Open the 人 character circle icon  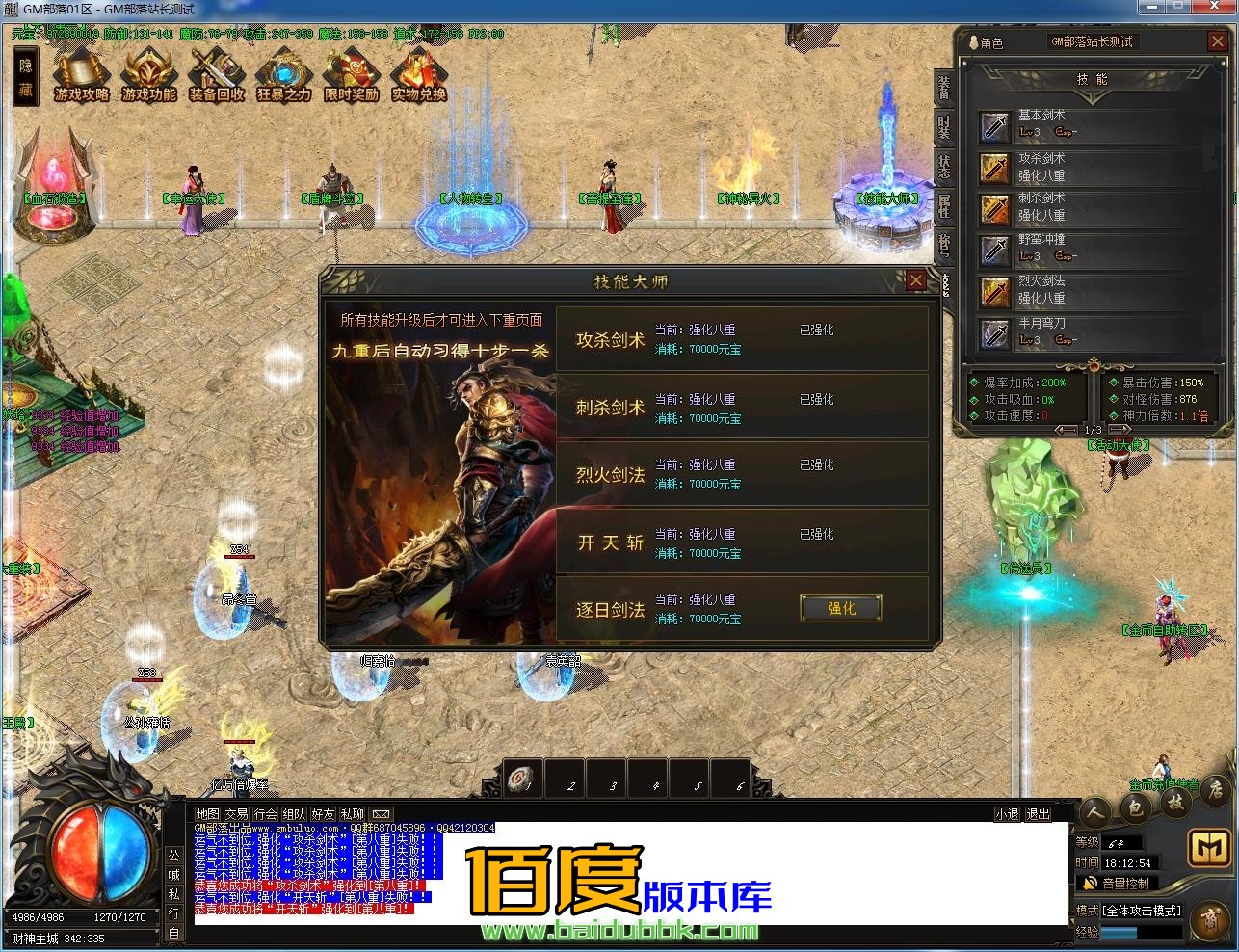coord(1096,810)
